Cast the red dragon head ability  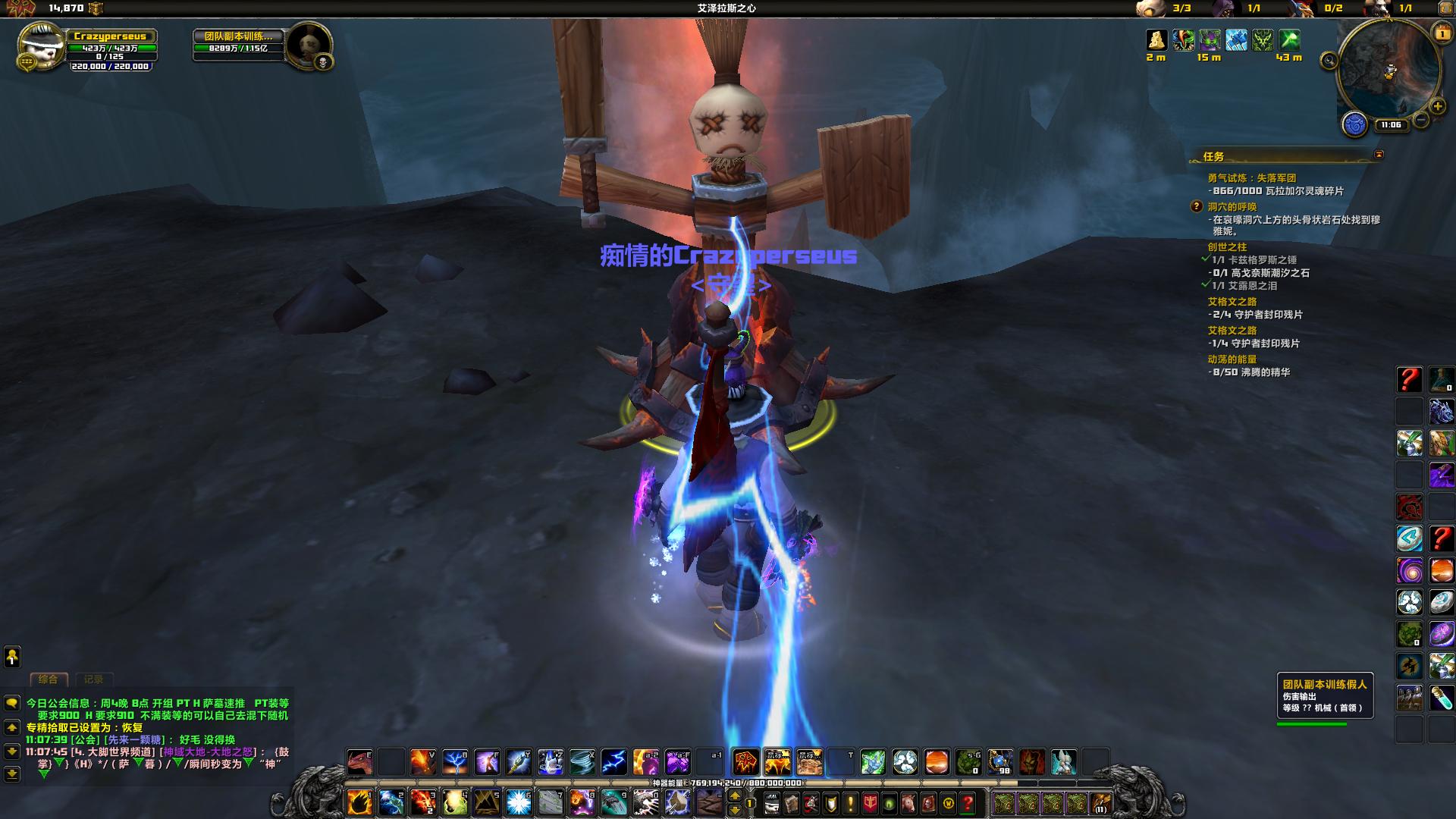point(359,761)
